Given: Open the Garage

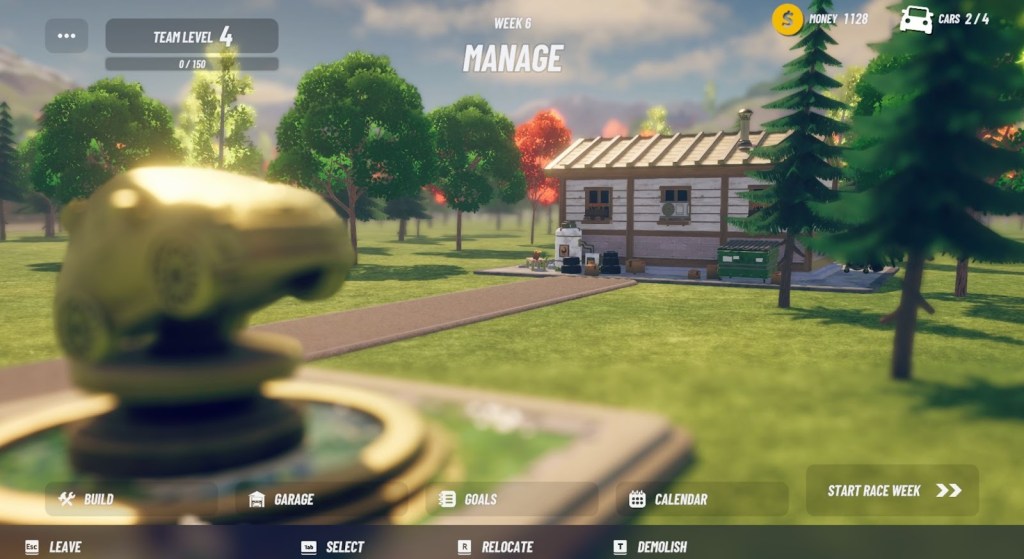Looking at the screenshot, I should coord(320,499).
